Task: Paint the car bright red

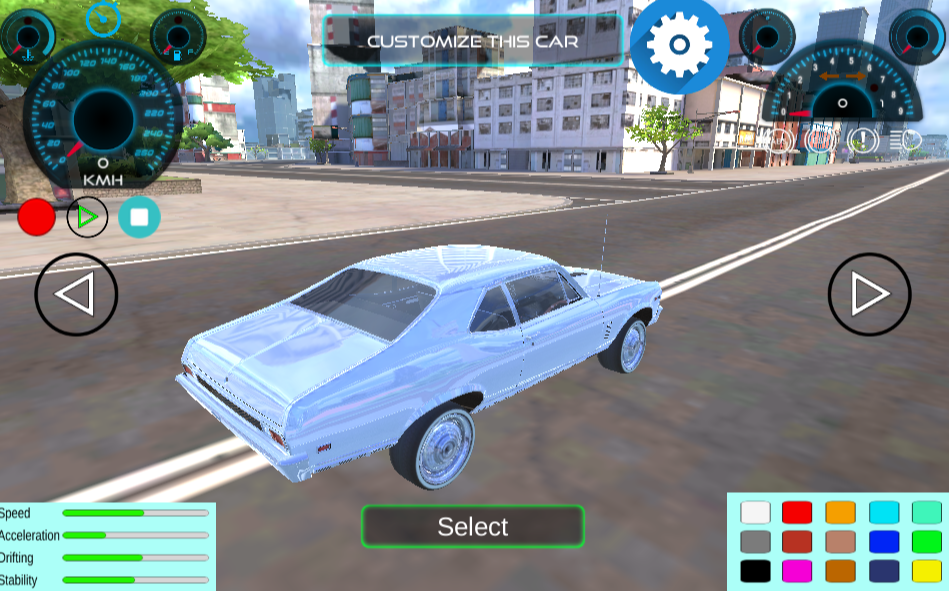Action: pyautogui.click(x=797, y=512)
